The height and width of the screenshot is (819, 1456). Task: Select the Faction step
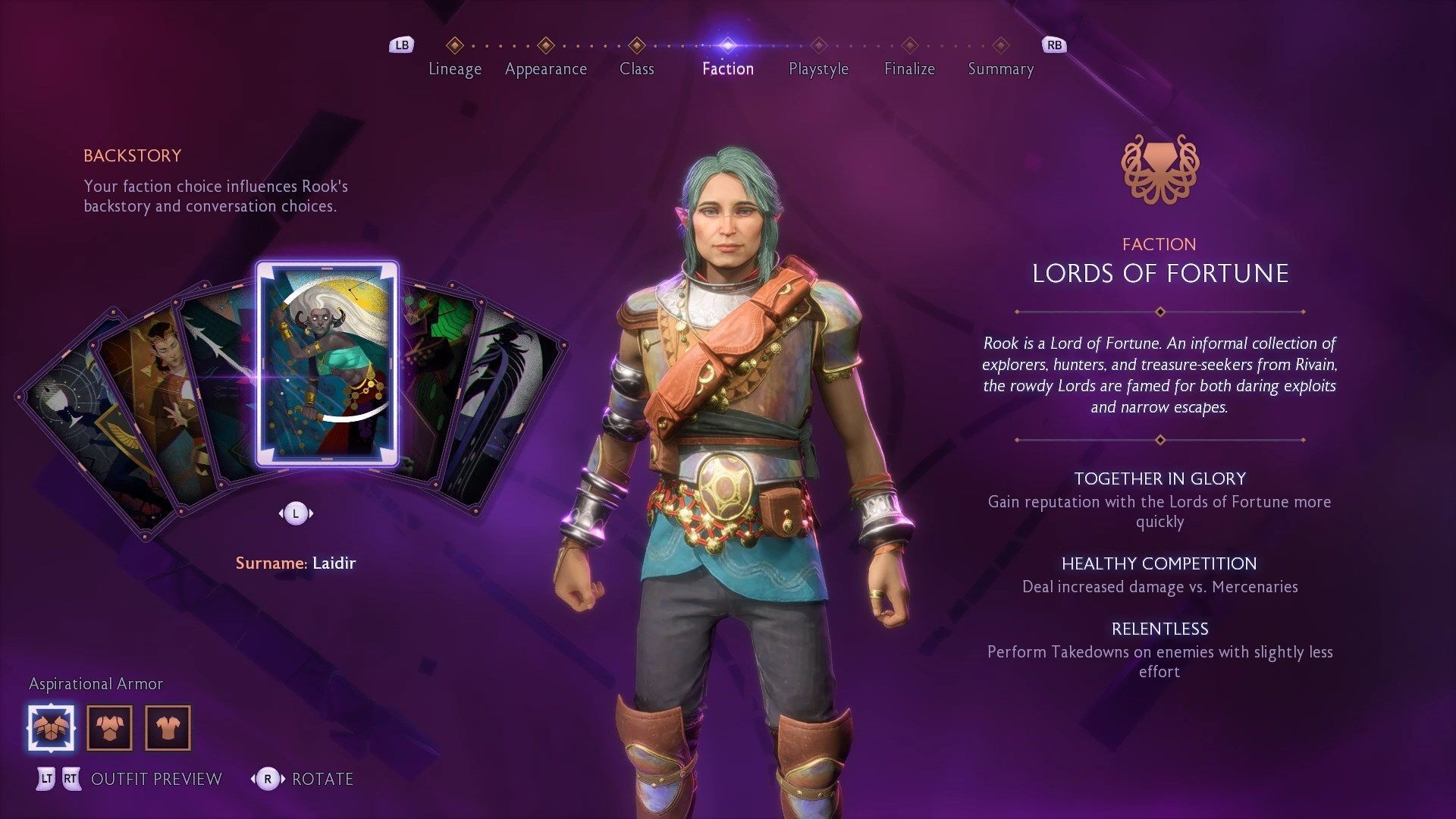(x=727, y=68)
